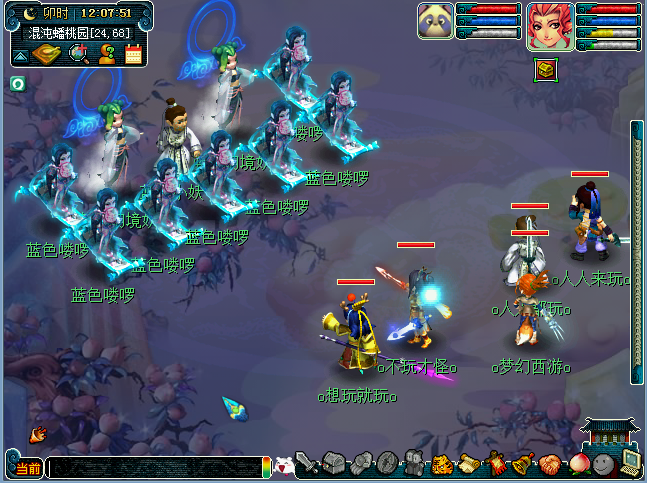Open the golden compass map icon
647x483 pixels.
point(47,54)
